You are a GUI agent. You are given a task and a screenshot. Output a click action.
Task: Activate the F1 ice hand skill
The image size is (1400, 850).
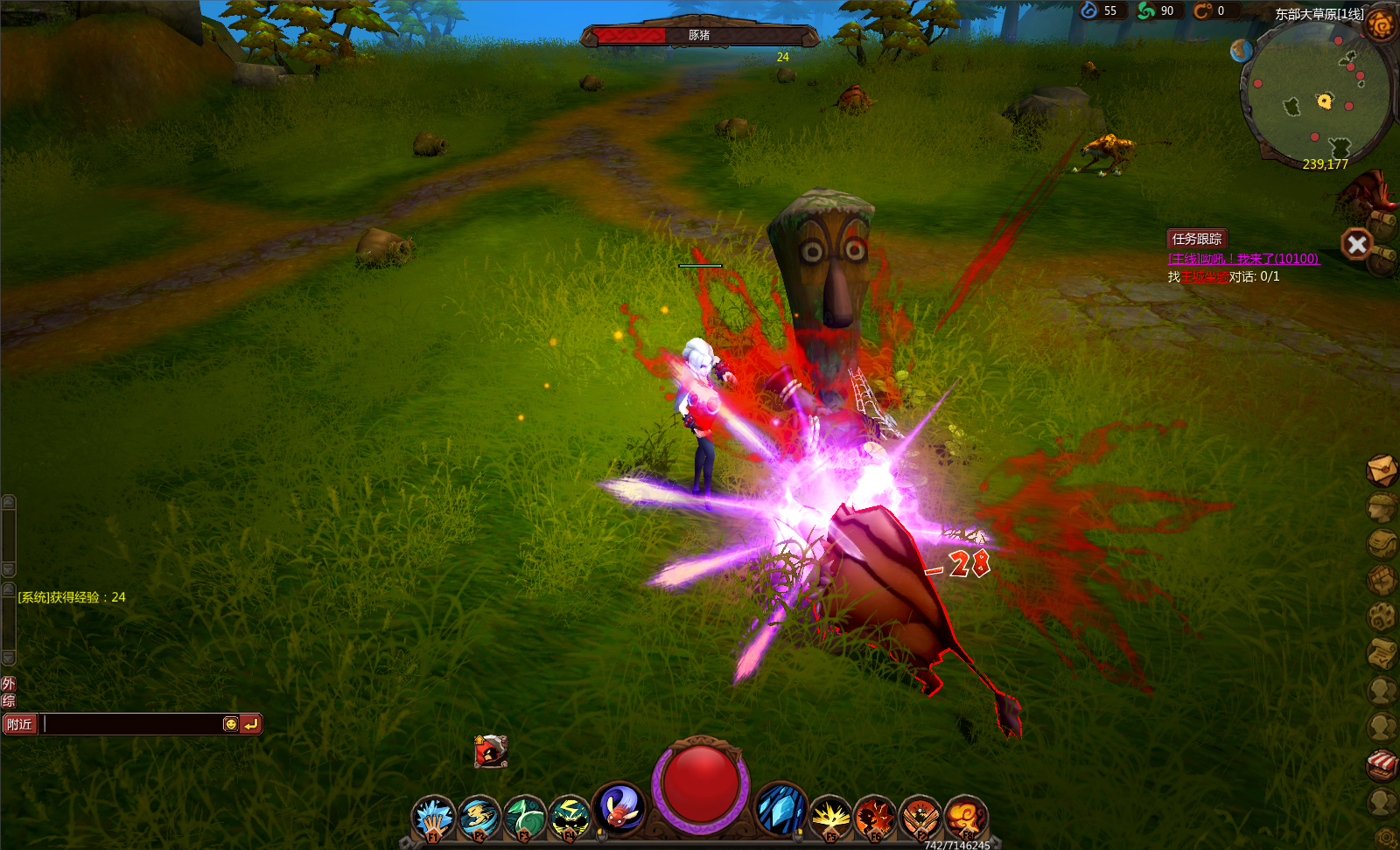[433, 818]
